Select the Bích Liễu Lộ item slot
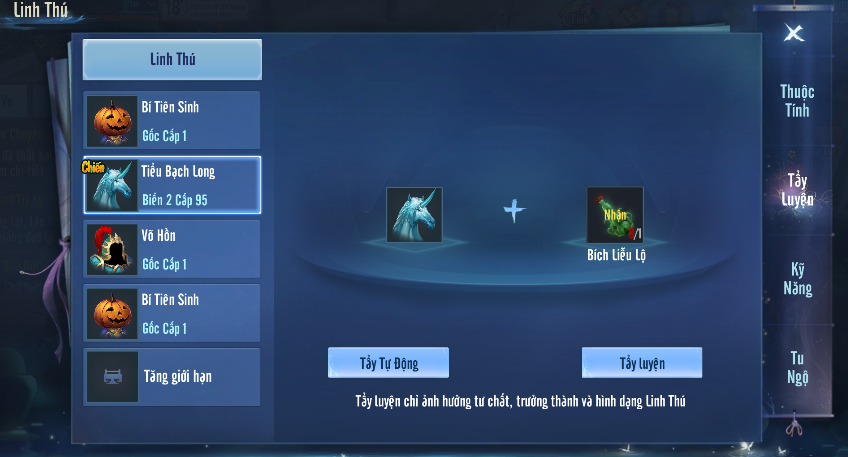The width and height of the screenshot is (848, 457). 615,215
